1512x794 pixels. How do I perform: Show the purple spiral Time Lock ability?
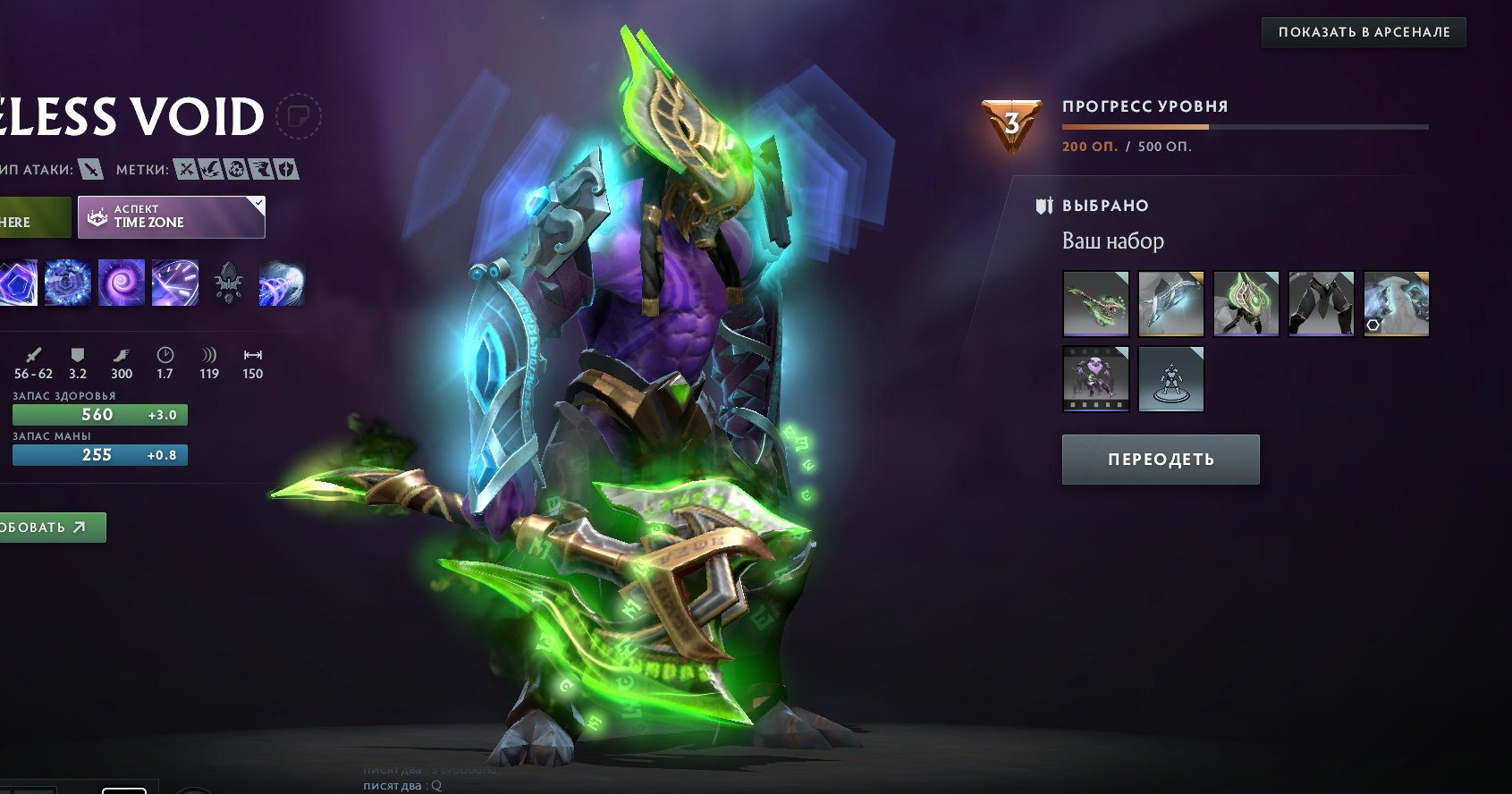point(122,283)
